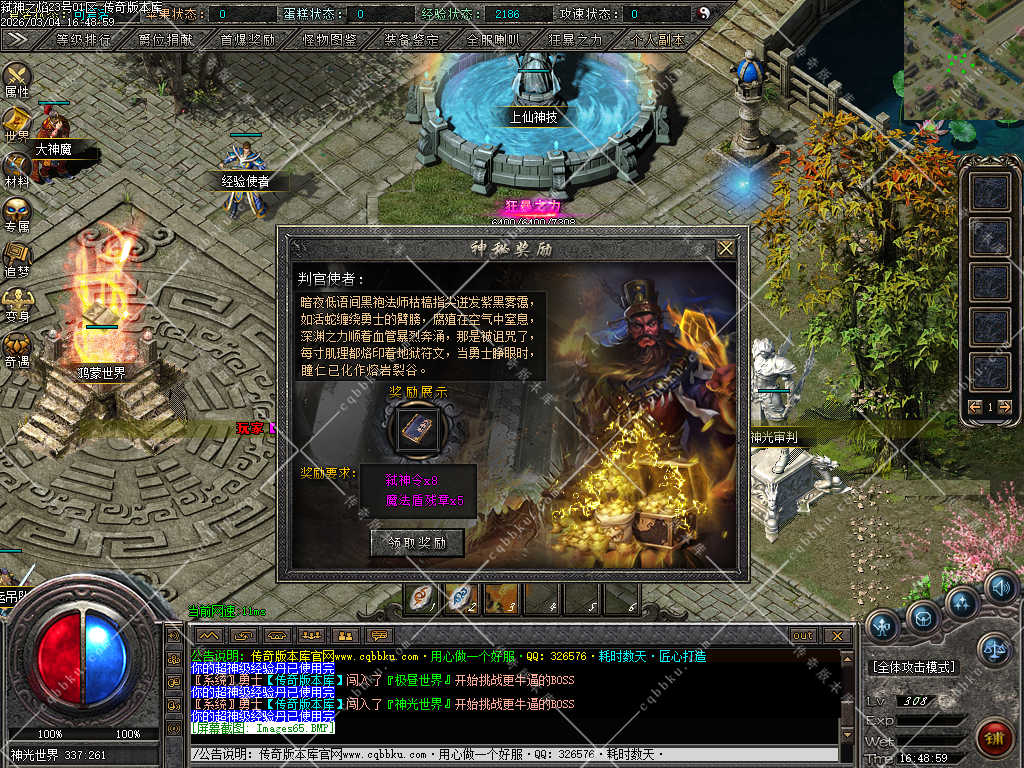Open the 属性 attributes icon
Viewport: 1024px width, 768px height.
pyautogui.click(x=17, y=76)
